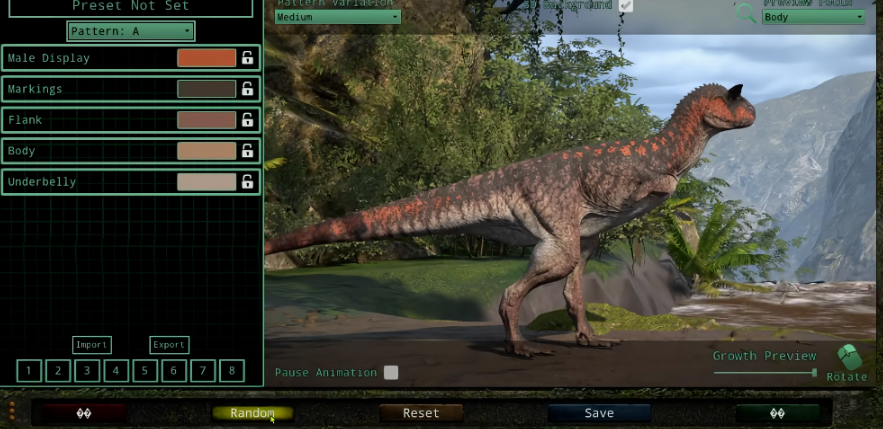Toggle the Male Display lock icon
This screenshot has width=883, height=429.
point(247,58)
